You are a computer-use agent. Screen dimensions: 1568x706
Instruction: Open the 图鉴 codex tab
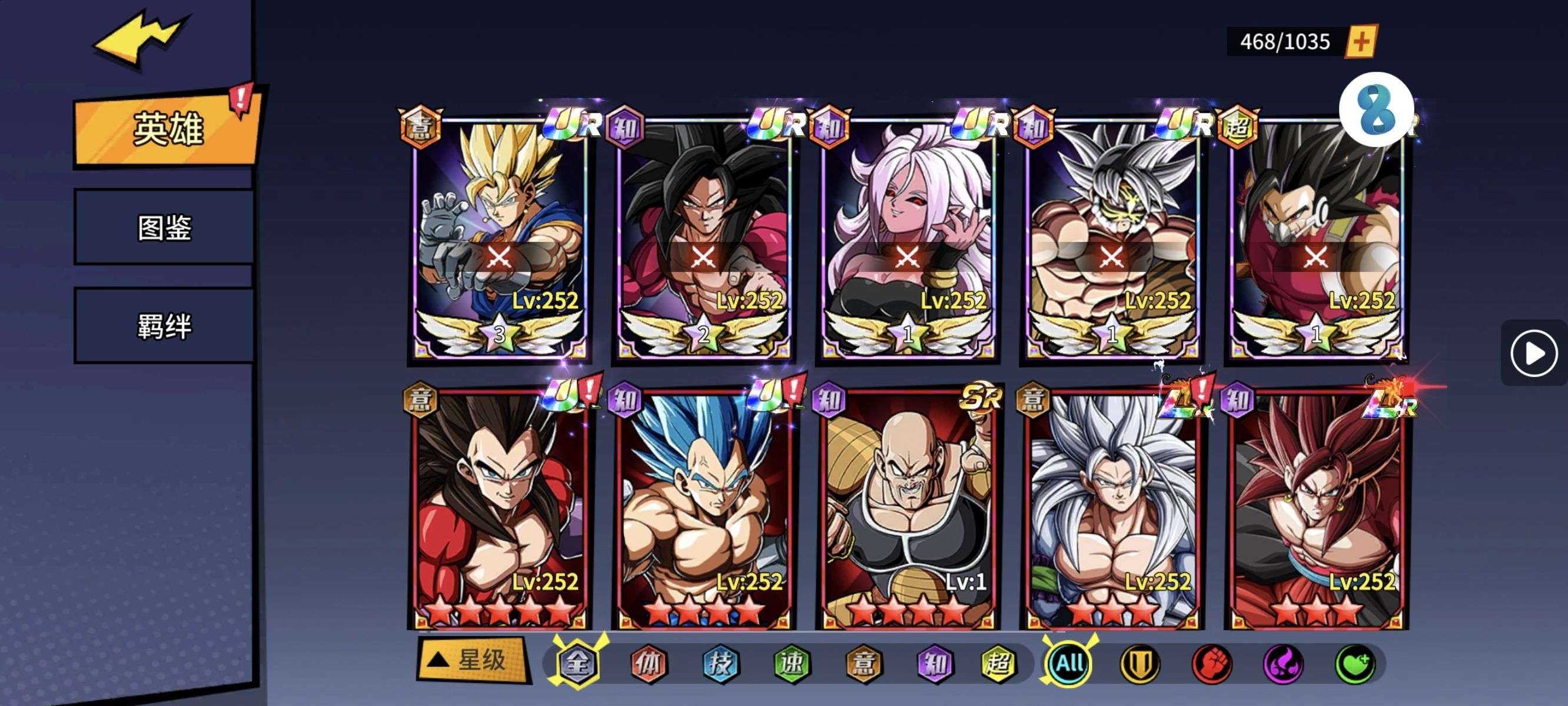click(x=164, y=228)
